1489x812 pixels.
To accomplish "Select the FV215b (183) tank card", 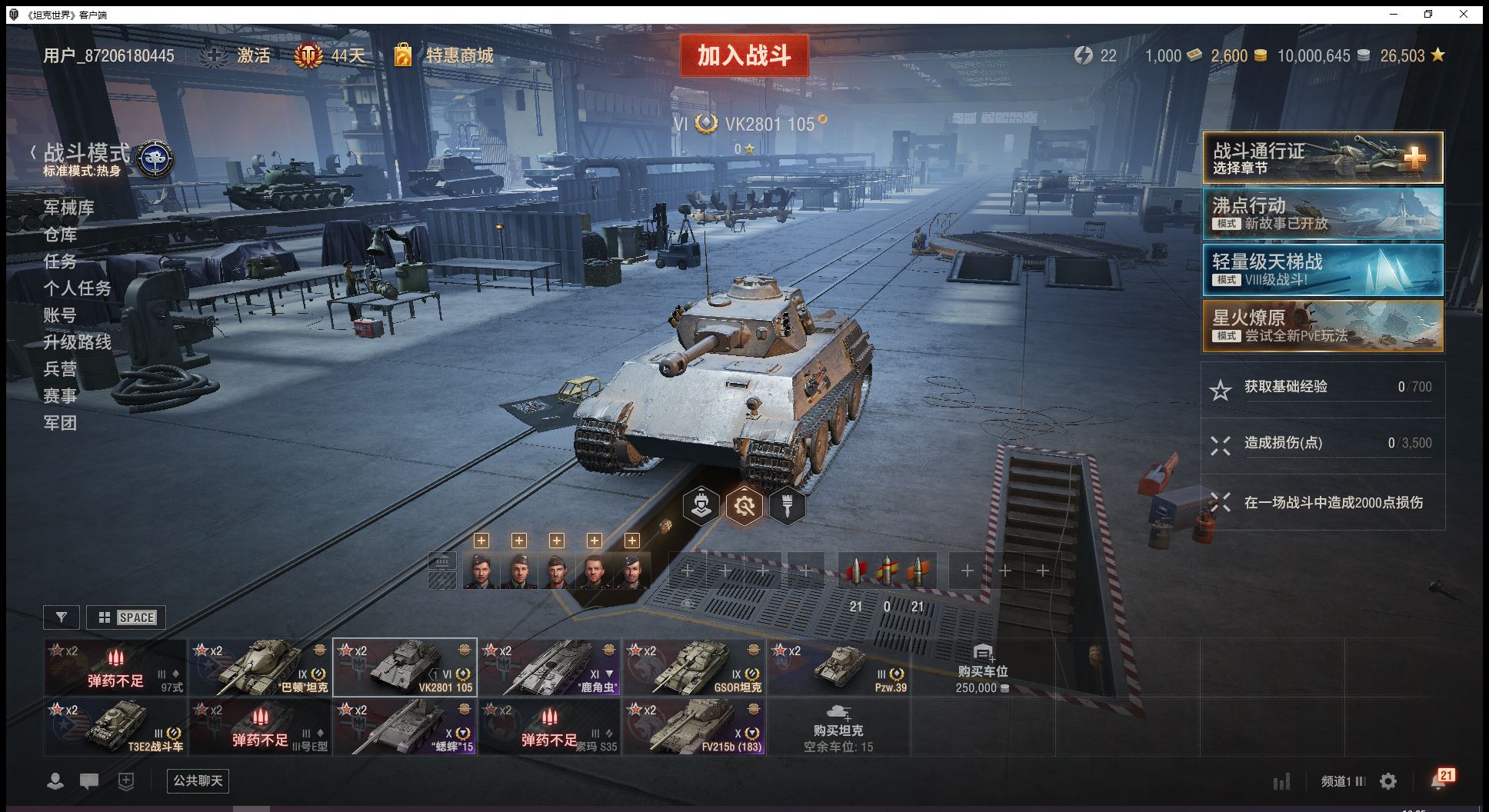I will click(694, 727).
